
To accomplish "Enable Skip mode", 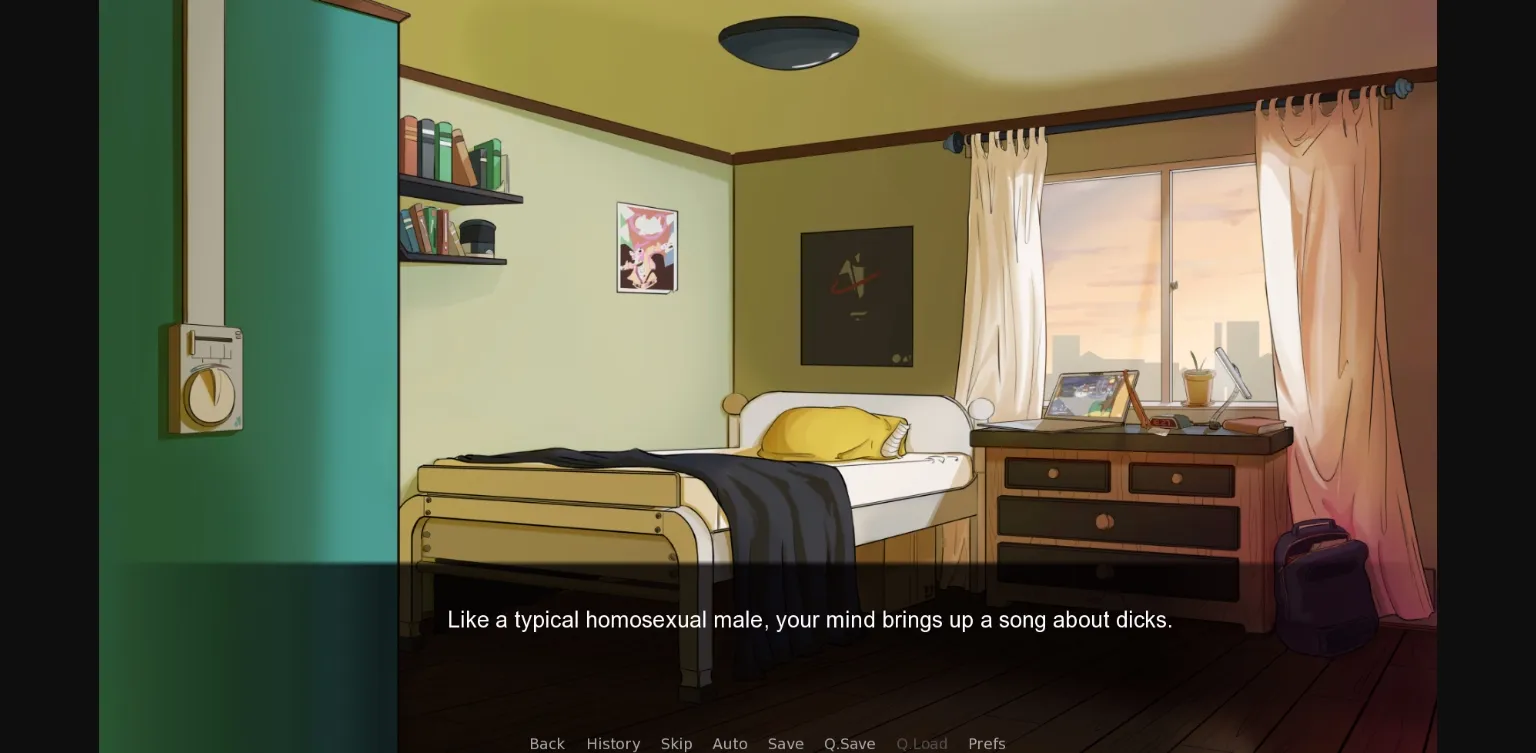I will coord(676,744).
